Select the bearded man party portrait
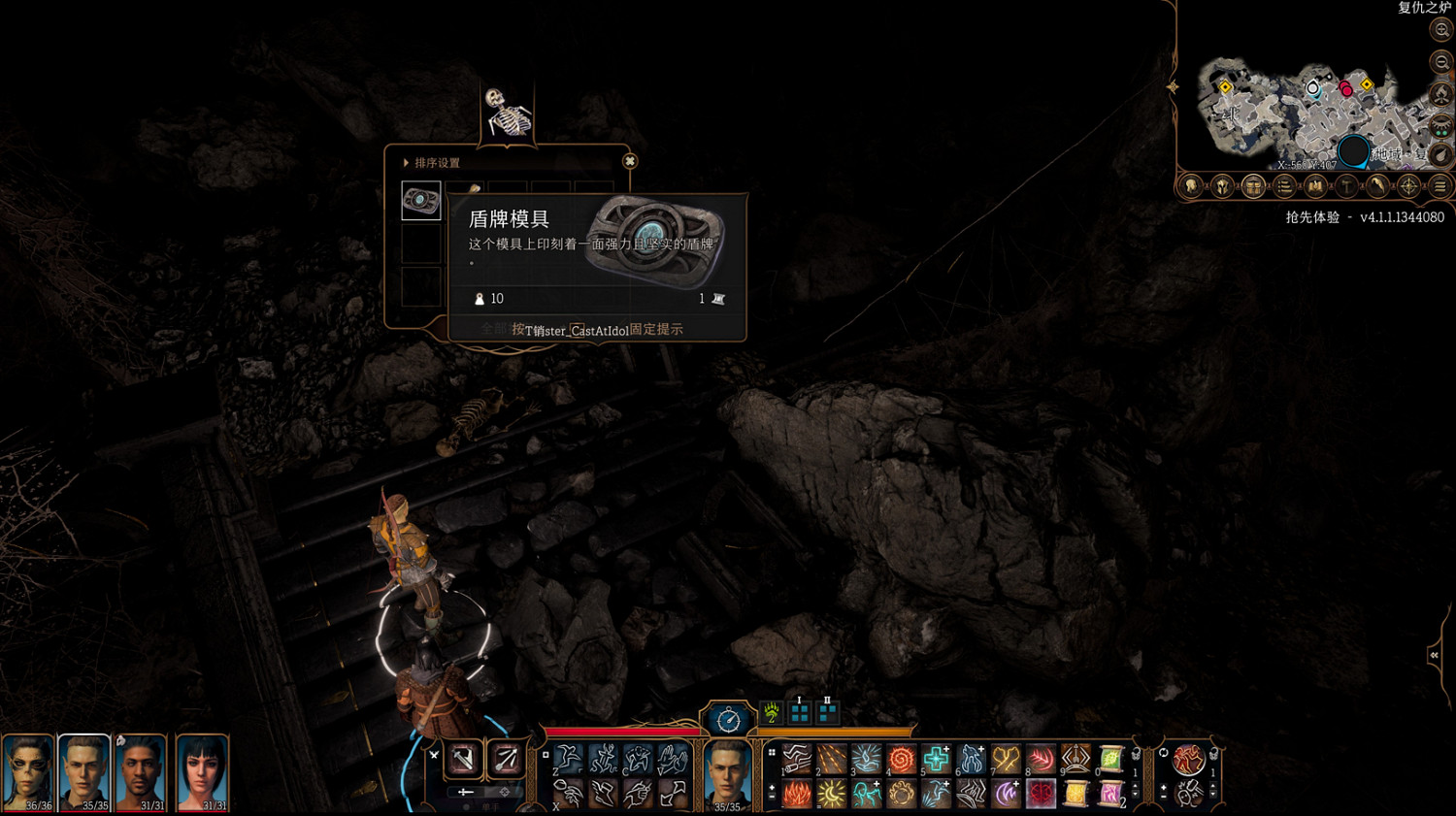Viewport: 1456px width, 816px height. click(x=141, y=769)
